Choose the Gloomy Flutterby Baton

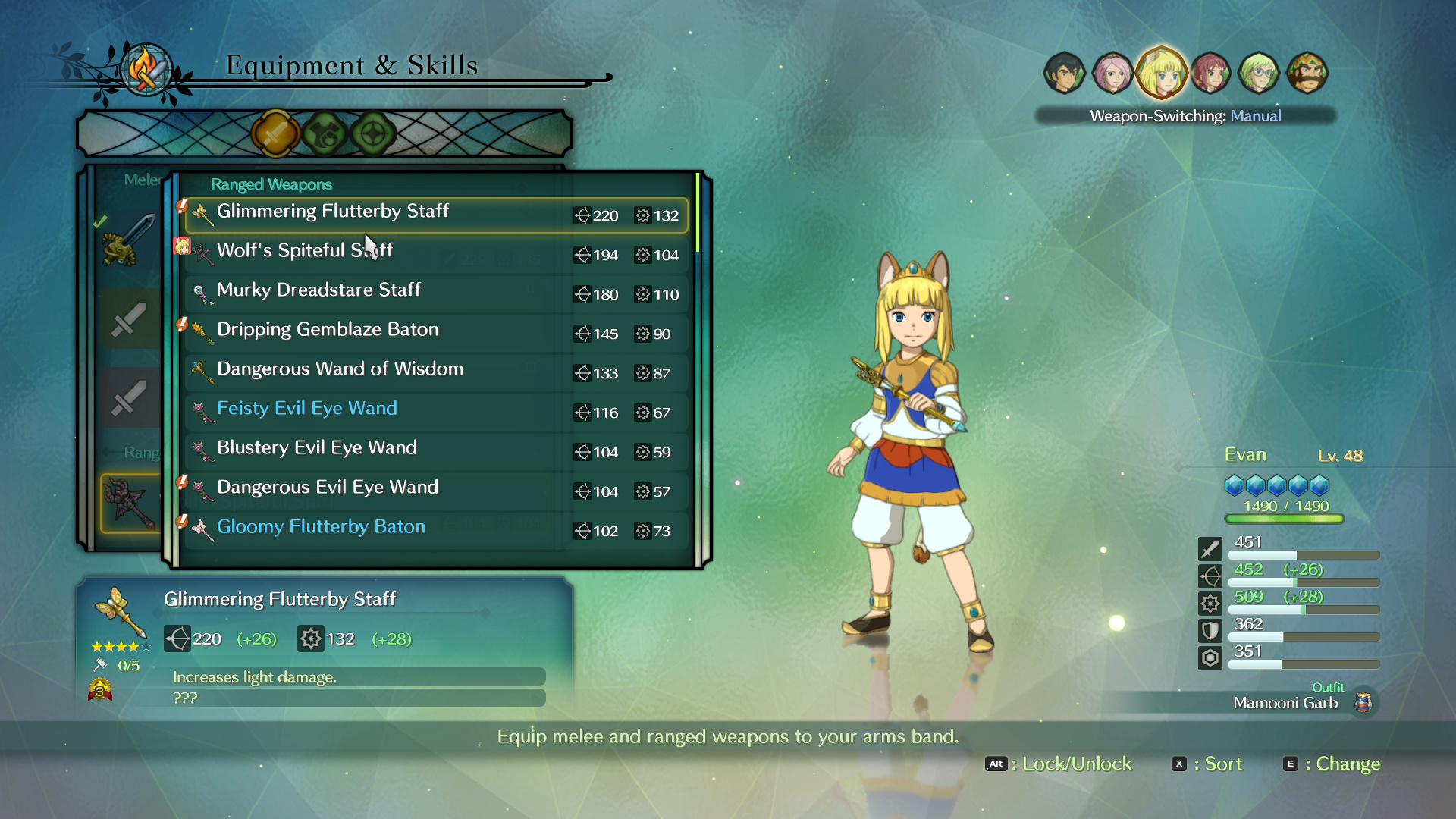coord(436,530)
